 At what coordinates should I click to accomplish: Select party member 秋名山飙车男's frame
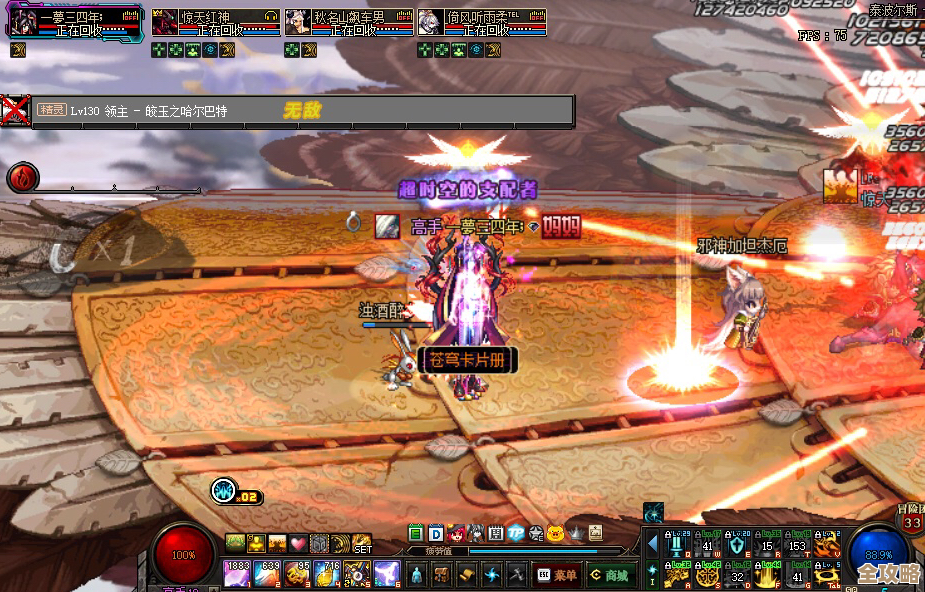click(x=348, y=24)
